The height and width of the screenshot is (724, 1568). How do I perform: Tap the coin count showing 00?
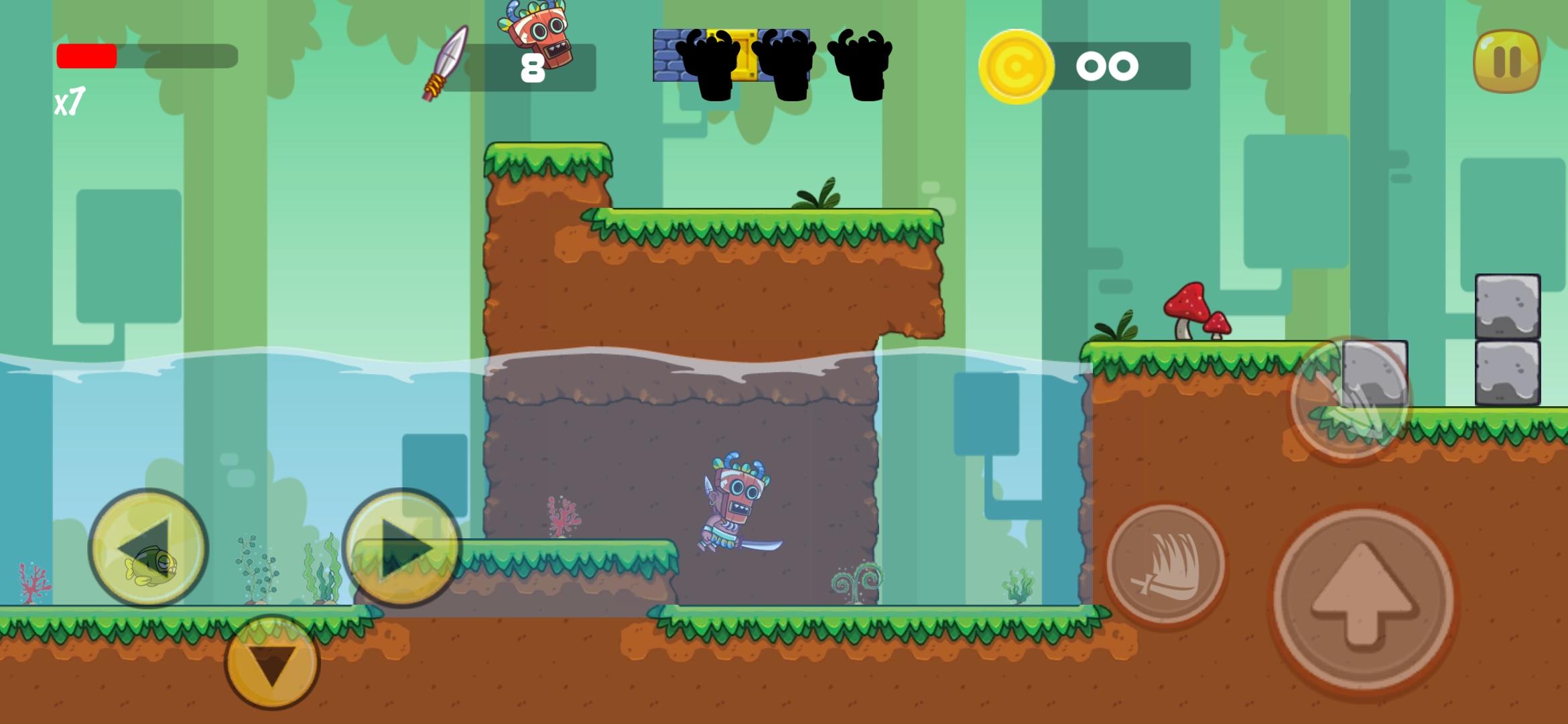[1109, 65]
